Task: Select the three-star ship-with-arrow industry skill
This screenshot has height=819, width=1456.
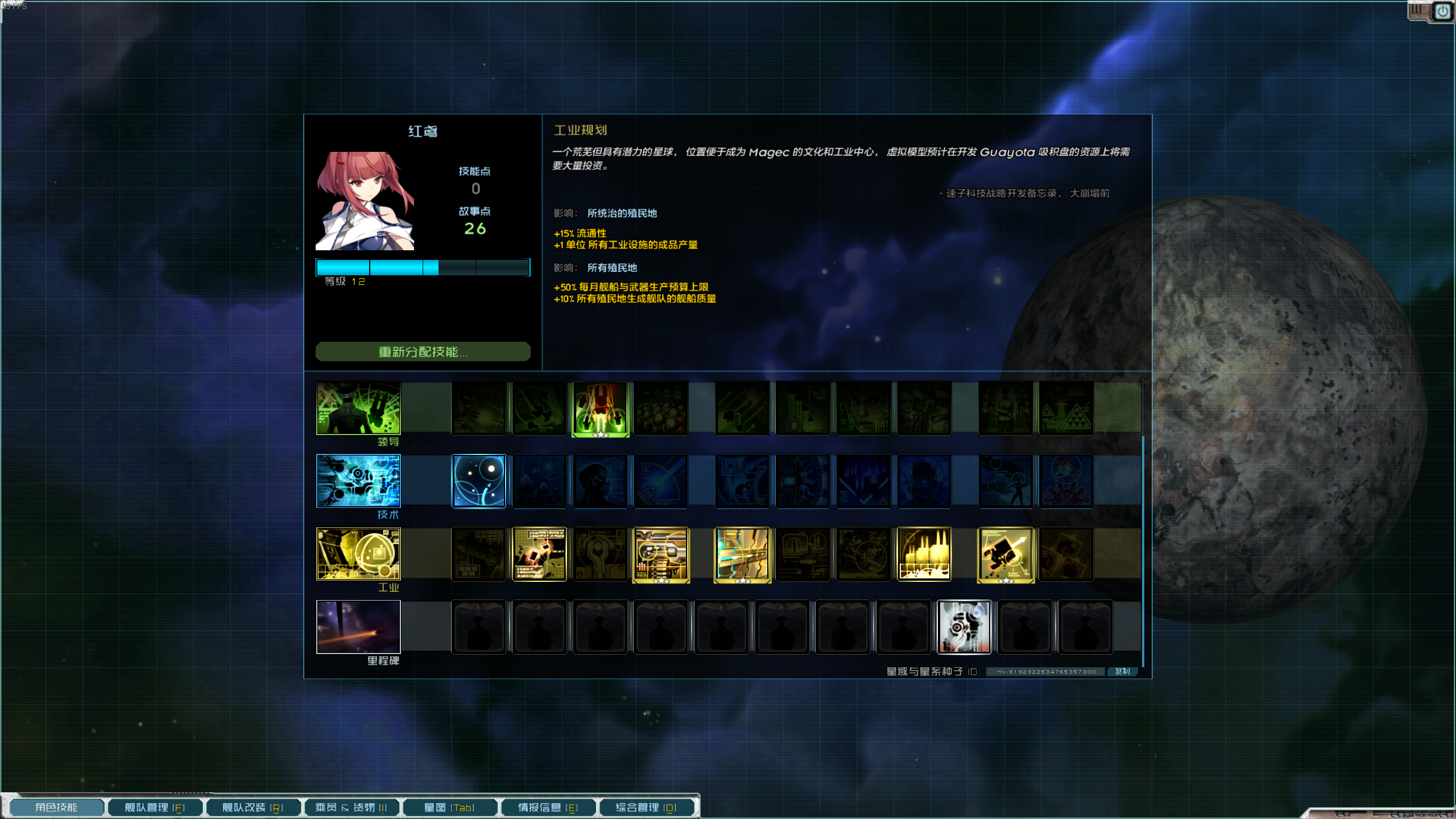Action: tap(1005, 554)
